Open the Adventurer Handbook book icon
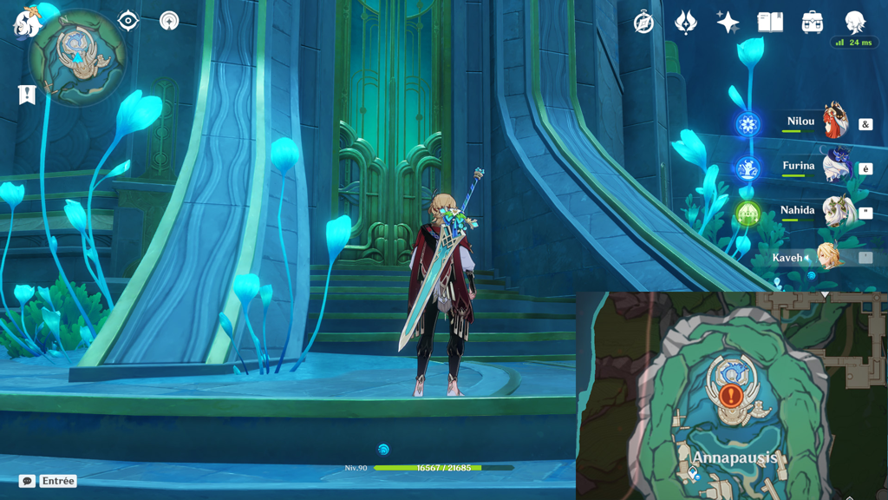This screenshot has width=888, height=500. pos(770,22)
